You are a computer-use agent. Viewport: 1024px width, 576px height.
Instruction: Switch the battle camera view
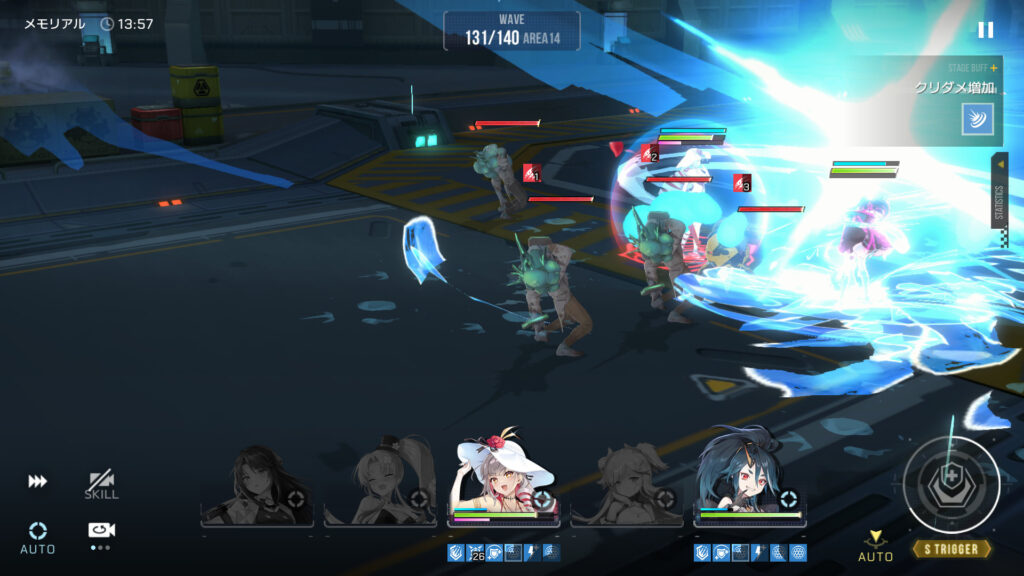pyautogui.click(x=101, y=532)
